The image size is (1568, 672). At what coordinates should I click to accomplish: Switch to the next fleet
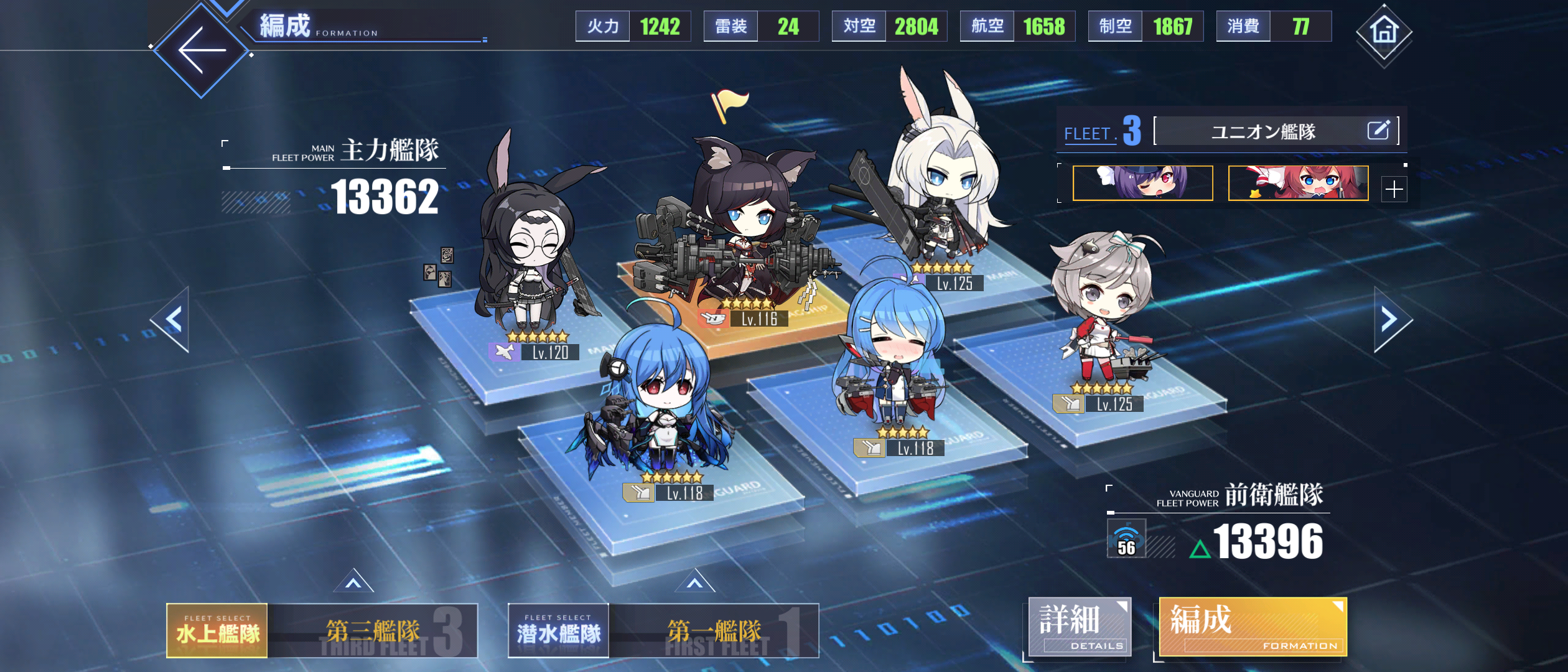[1390, 319]
